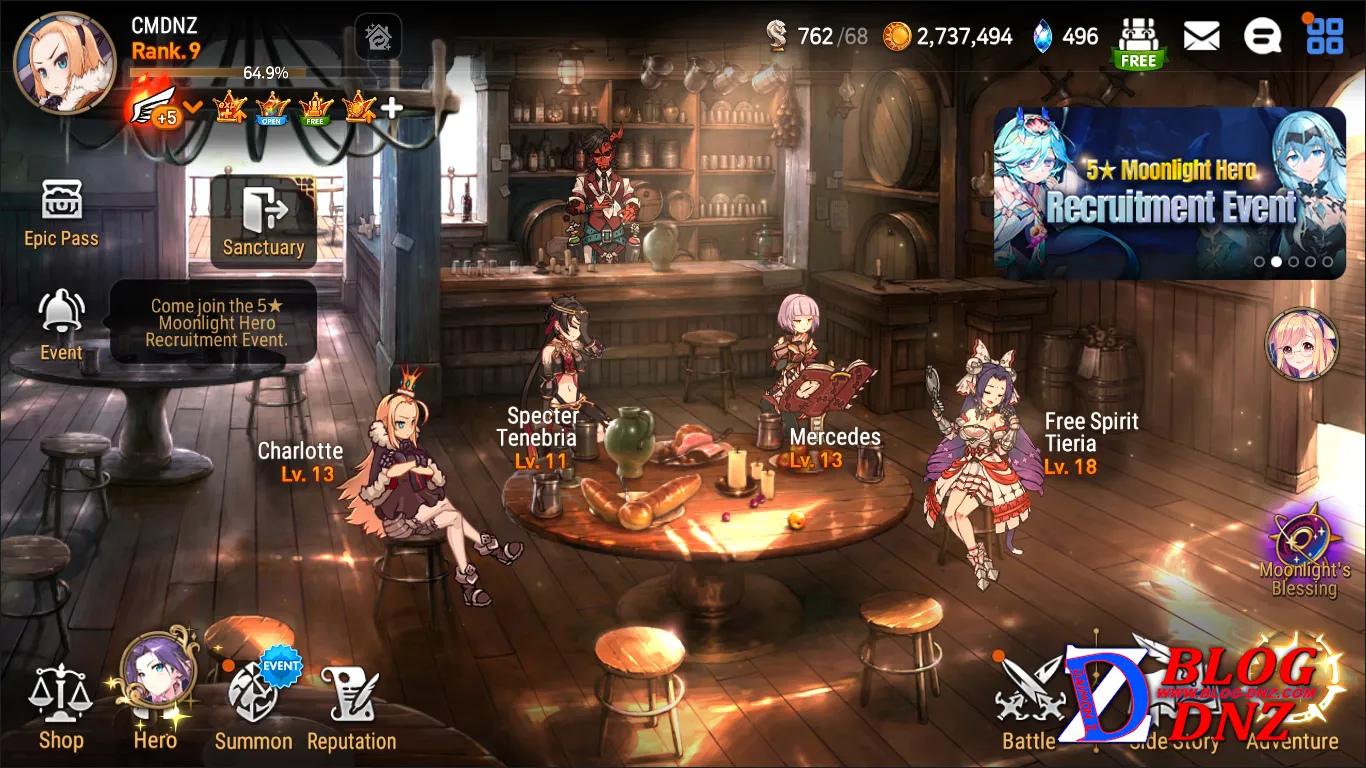The height and width of the screenshot is (768, 1366).
Task: Claim the FREE gift pack icon
Action: [x=1138, y=42]
